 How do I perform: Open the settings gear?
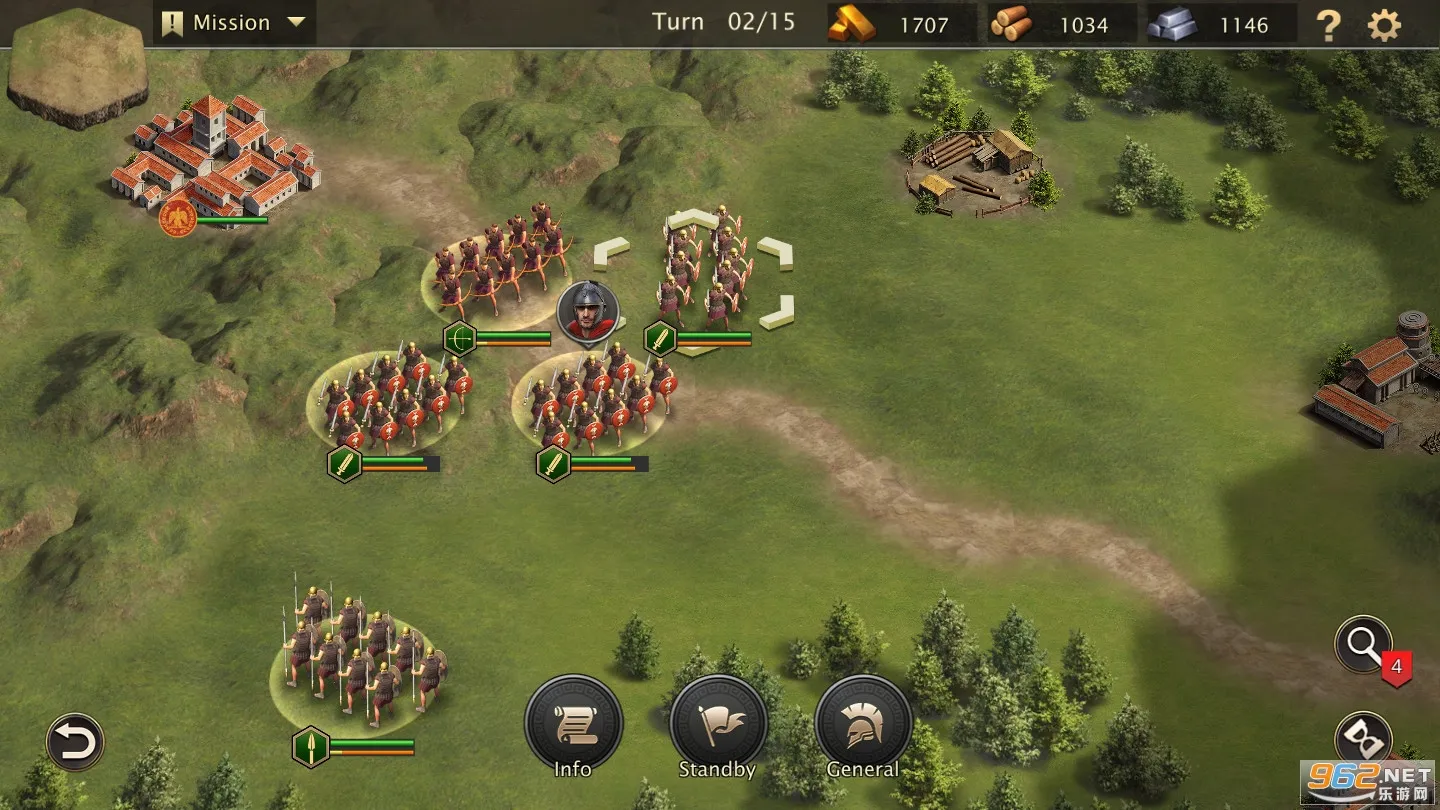pyautogui.click(x=1384, y=25)
